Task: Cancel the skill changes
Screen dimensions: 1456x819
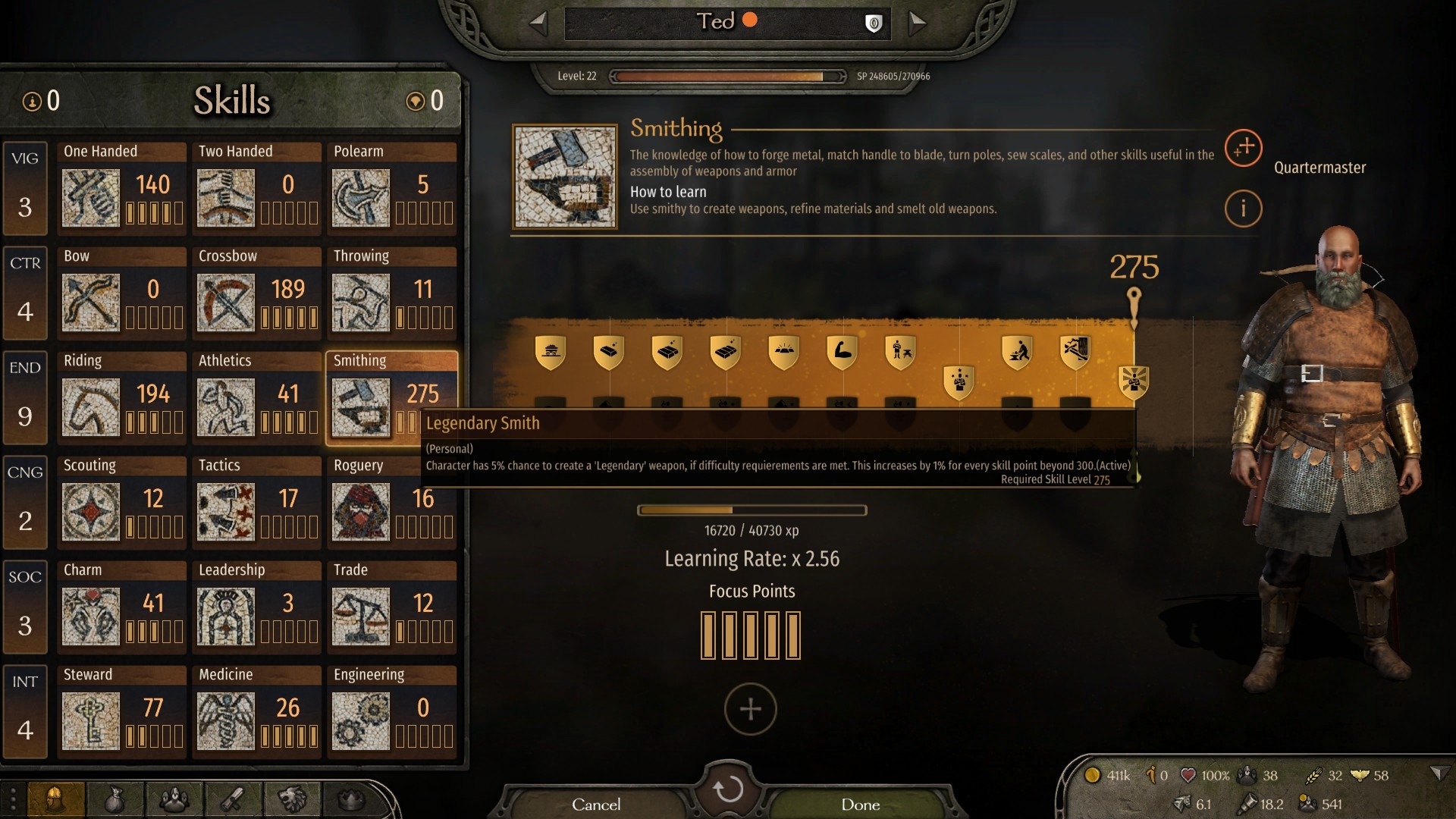Action: point(596,804)
